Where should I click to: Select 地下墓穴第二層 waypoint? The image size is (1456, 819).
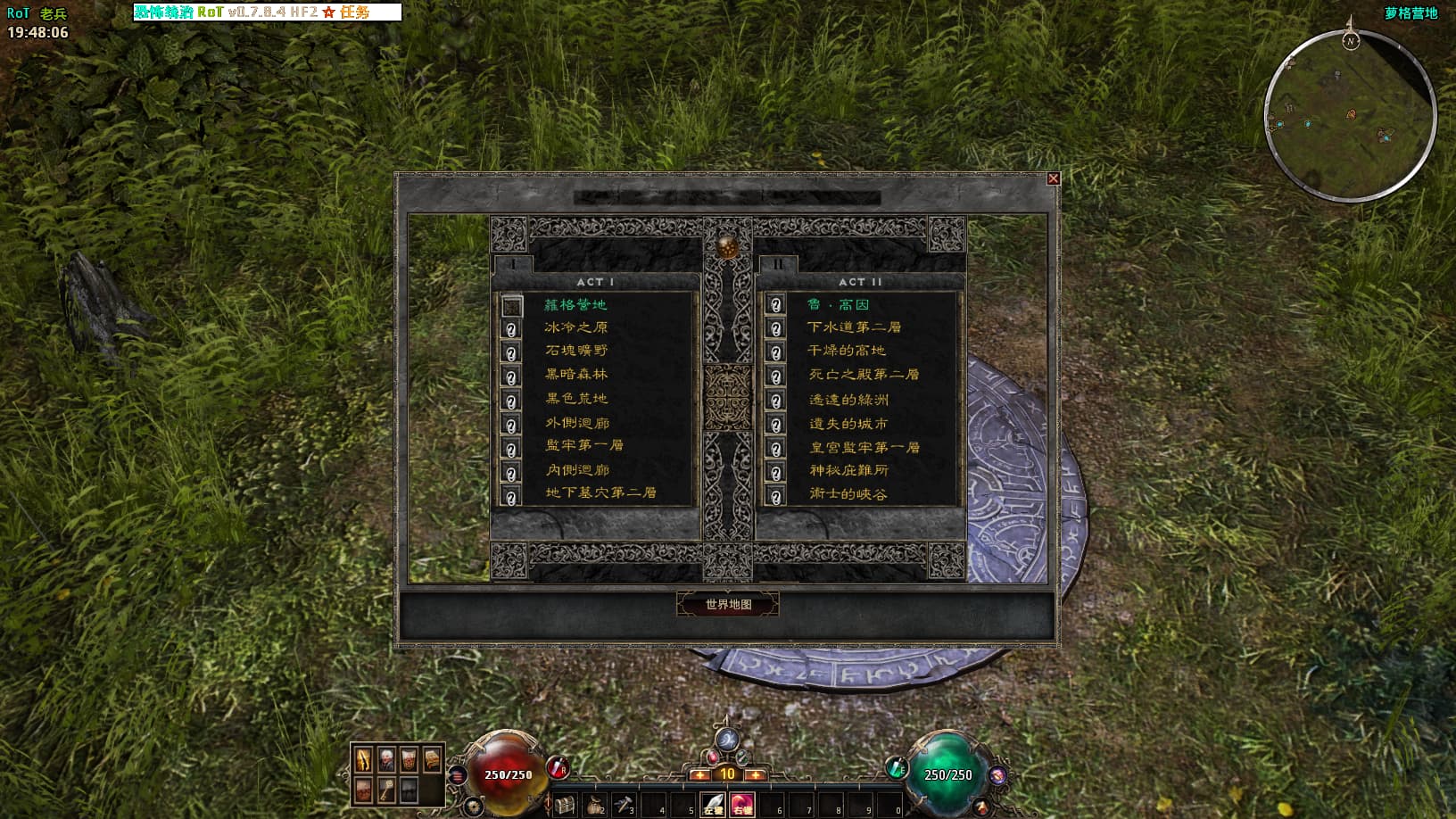click(x=600, y=492)
